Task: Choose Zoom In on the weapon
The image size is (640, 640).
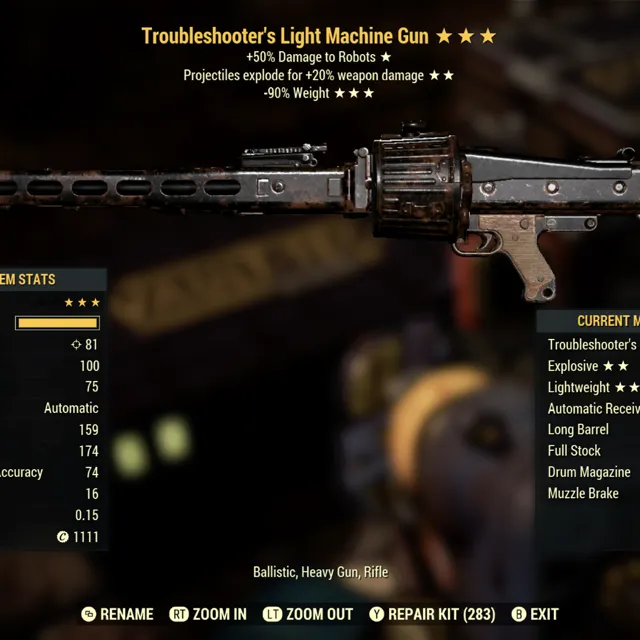Action: pos(208,614)
